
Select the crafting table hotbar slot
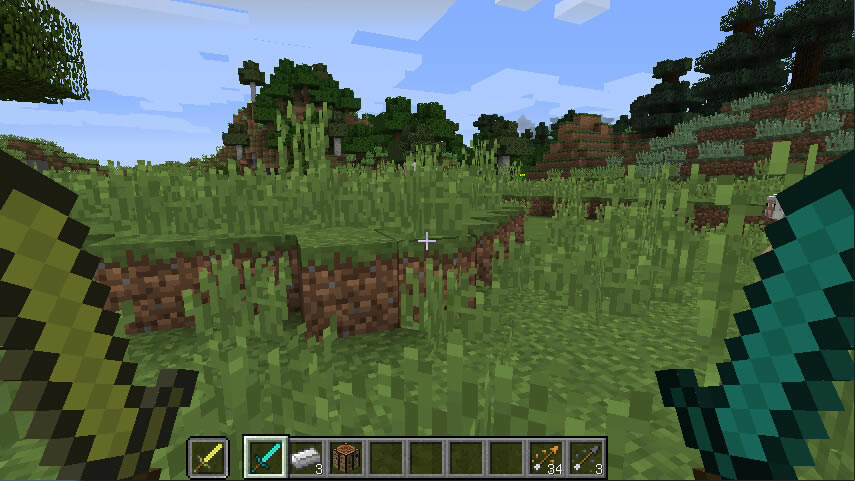tap(346, 457)
